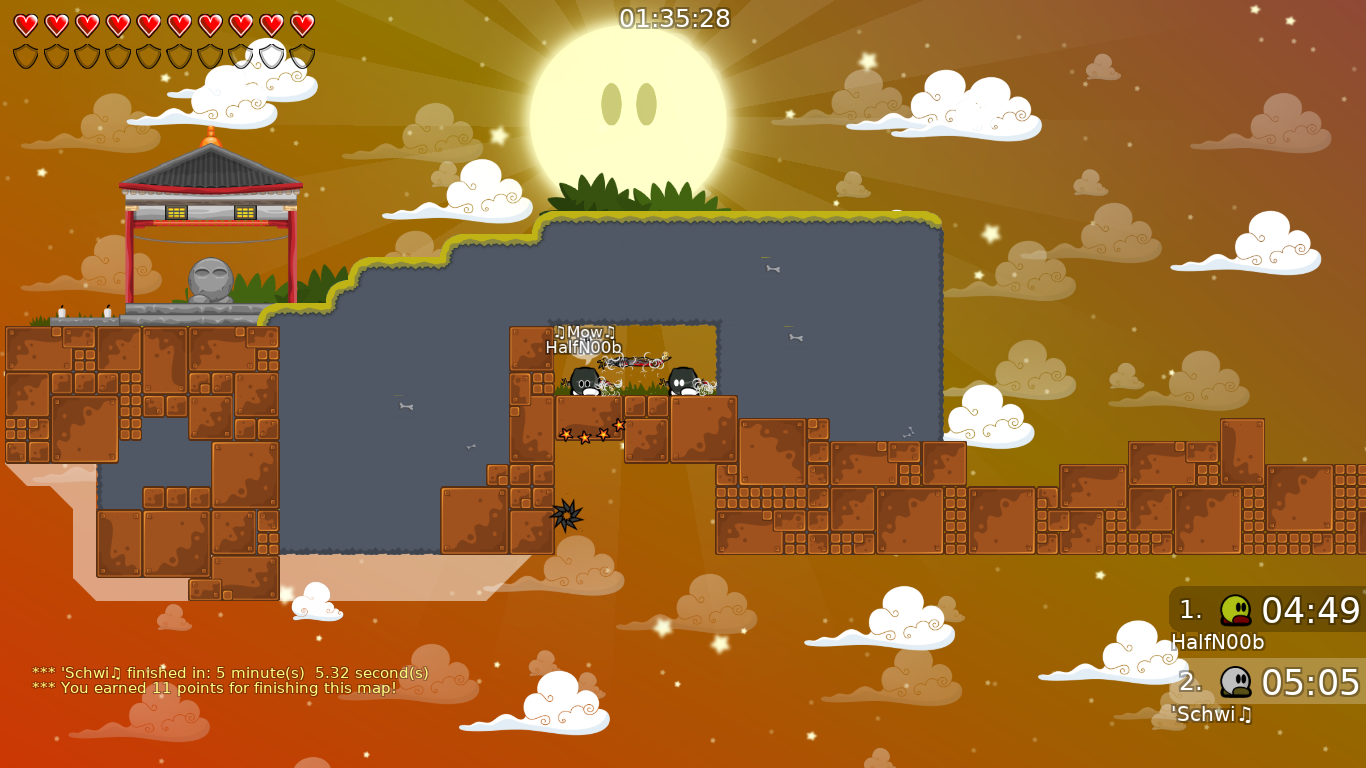Click the 05:05 finish time text
Viewport: 1366px width, 768px height.
click(1310, 684)
